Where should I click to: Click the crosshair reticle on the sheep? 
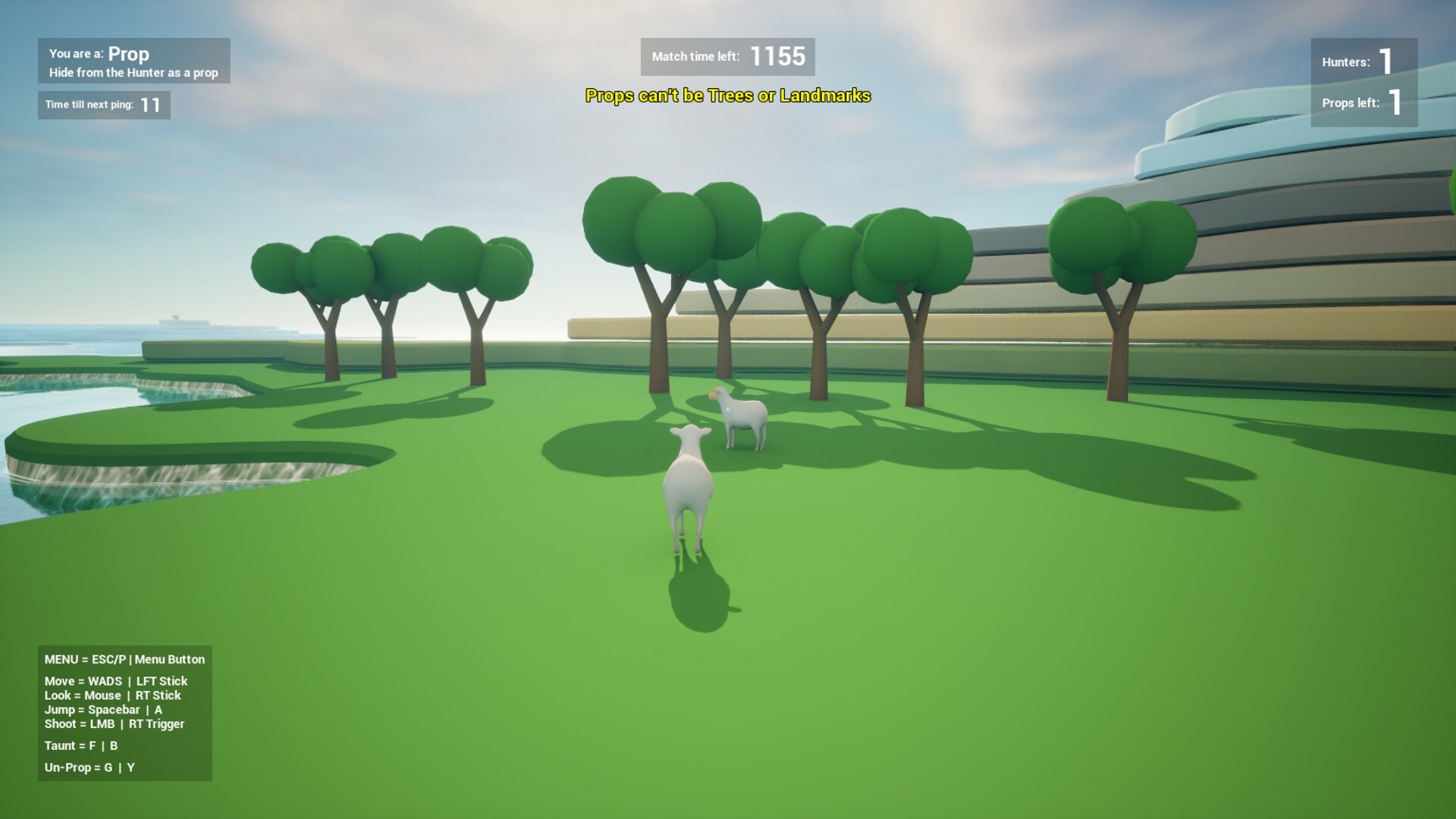[729, 409]
